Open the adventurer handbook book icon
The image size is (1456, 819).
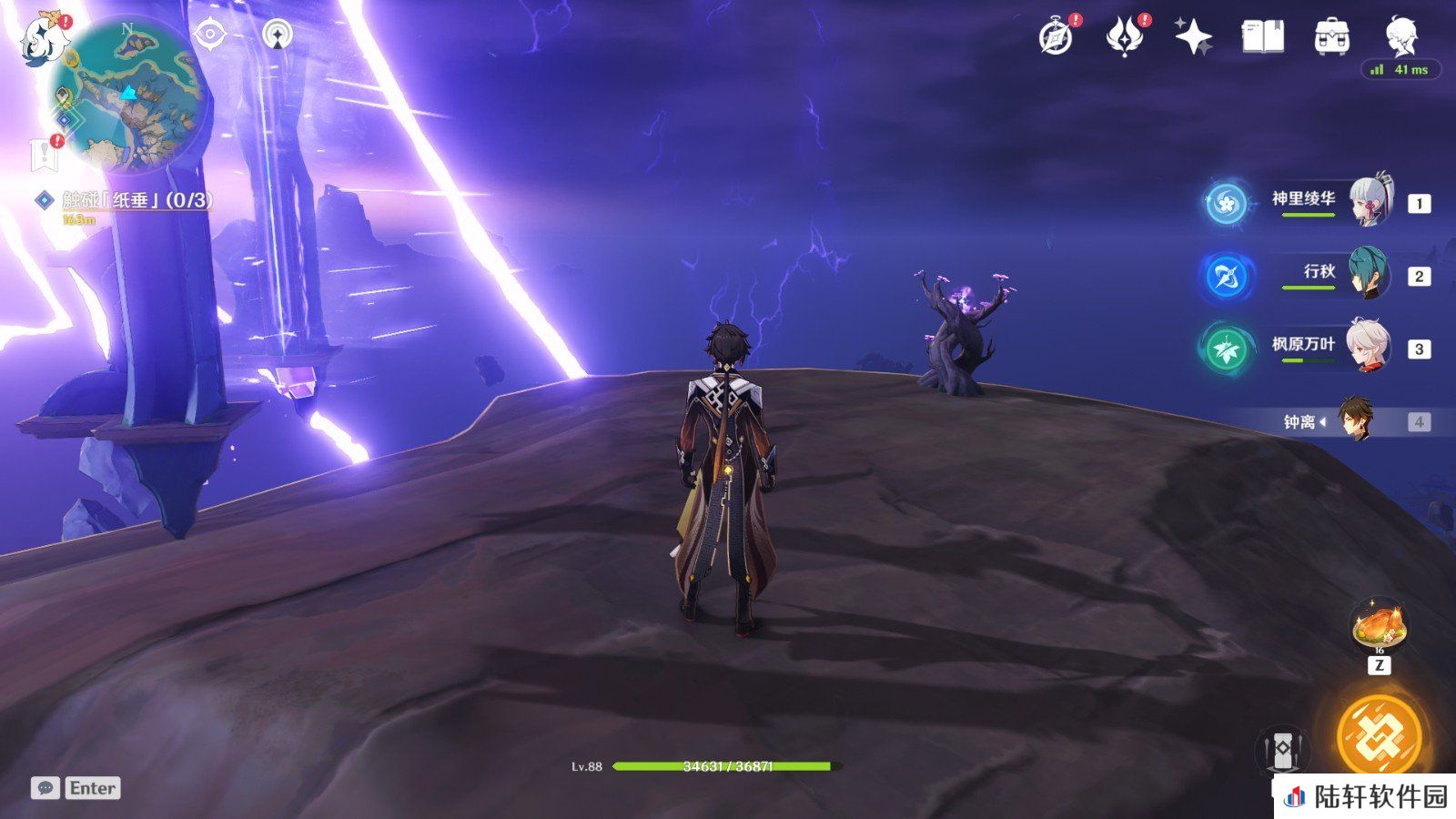click(x=1262, y=38)
